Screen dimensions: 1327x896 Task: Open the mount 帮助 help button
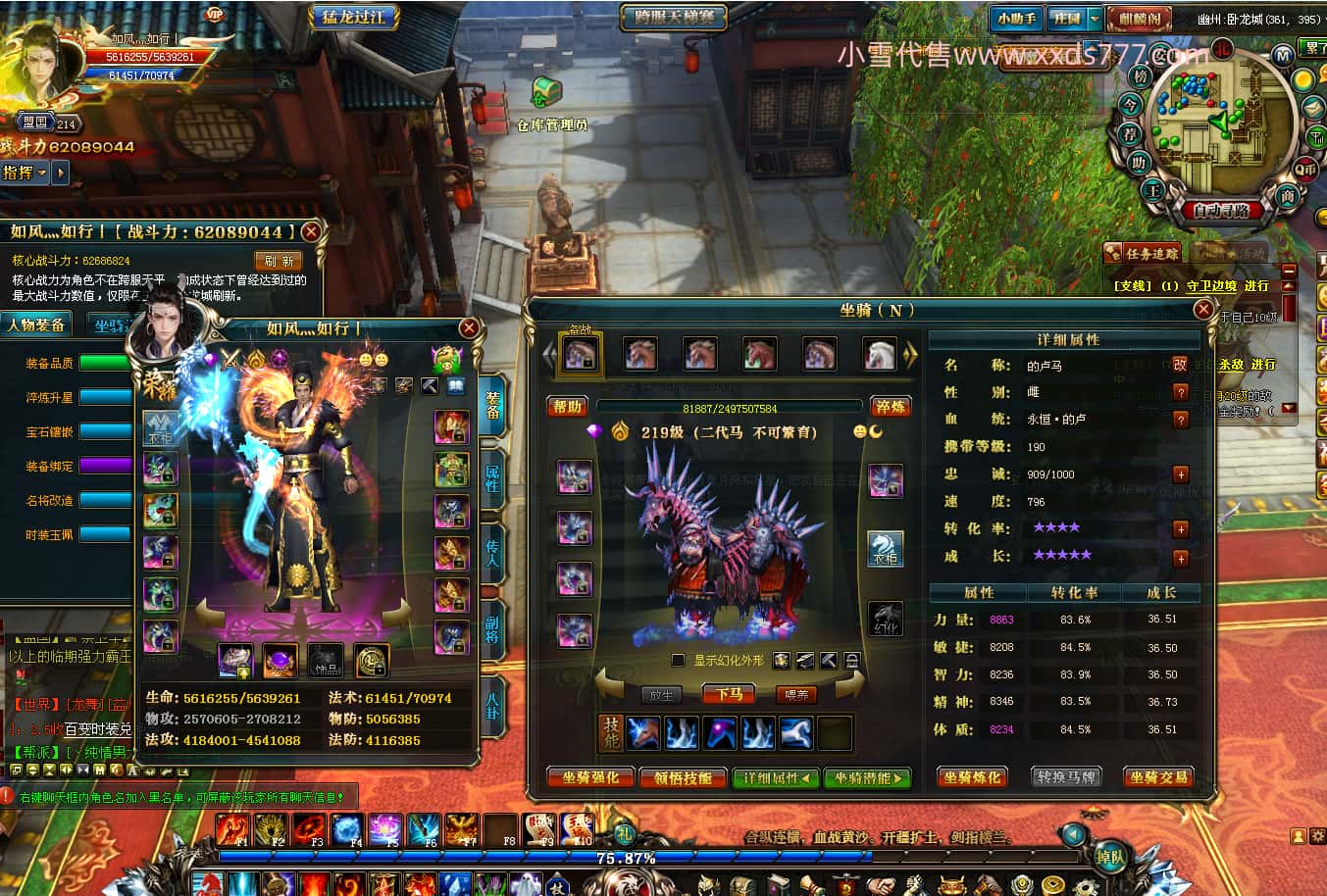pyautogui.click(x=567, y=407)
